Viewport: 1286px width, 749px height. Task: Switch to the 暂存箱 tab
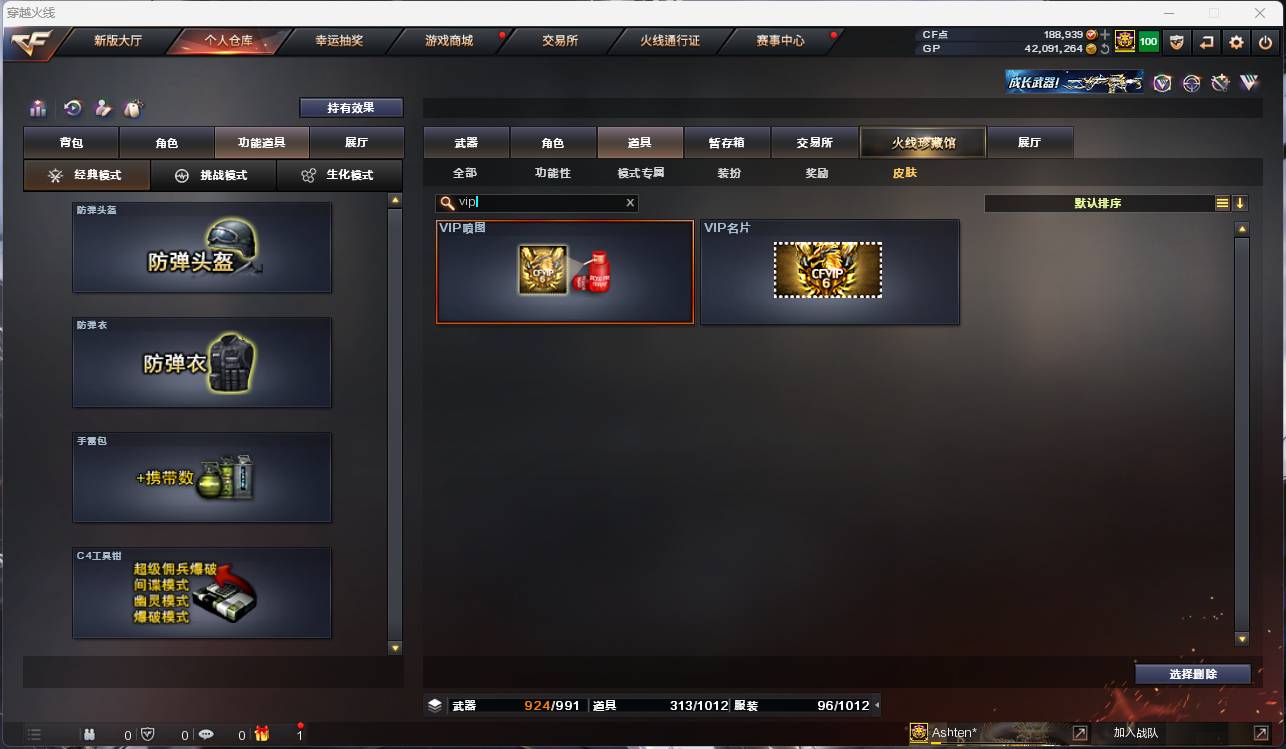pos(727,142)
